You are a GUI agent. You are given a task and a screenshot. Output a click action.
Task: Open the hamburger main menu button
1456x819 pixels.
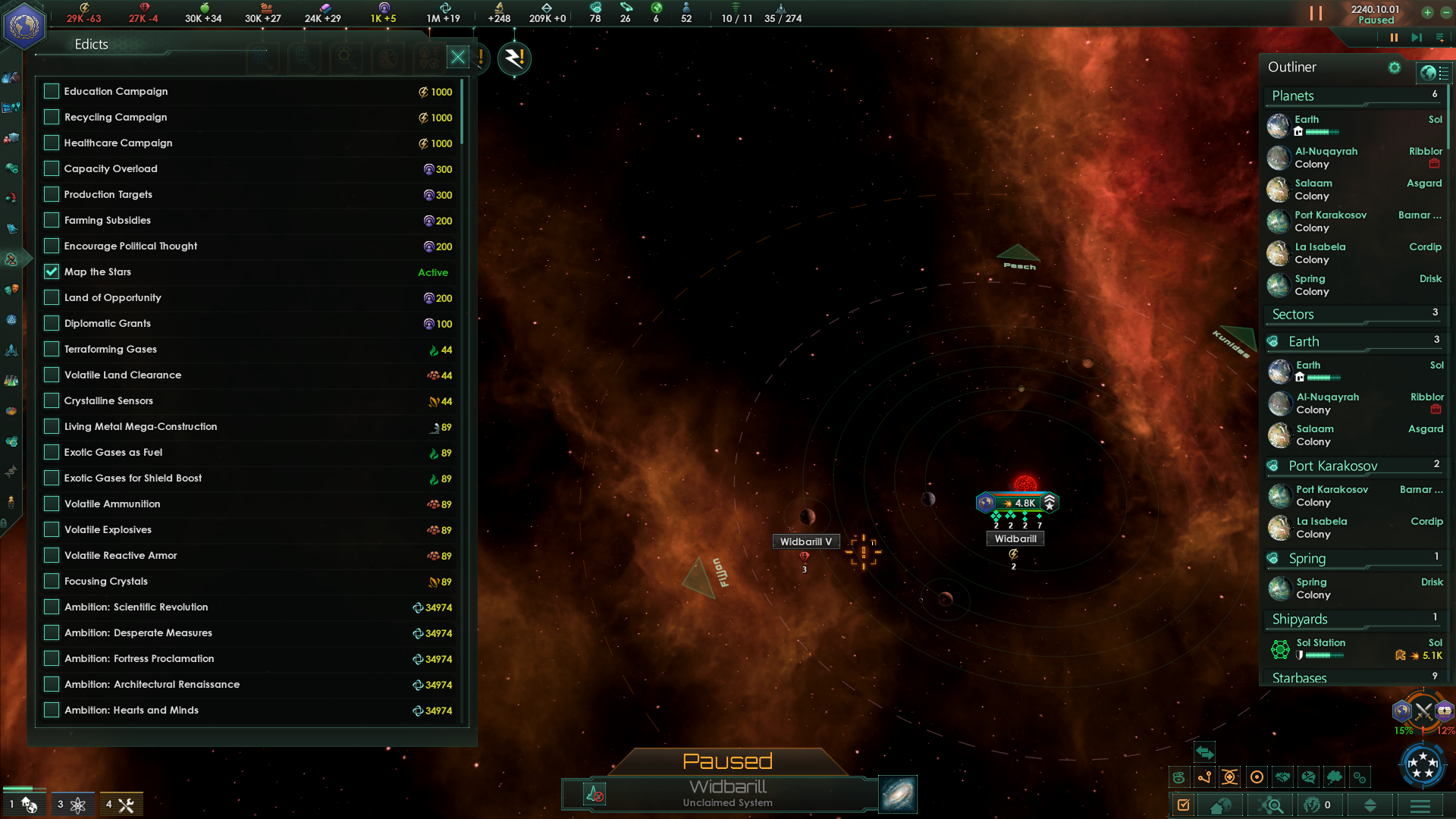pos(1420,805)
